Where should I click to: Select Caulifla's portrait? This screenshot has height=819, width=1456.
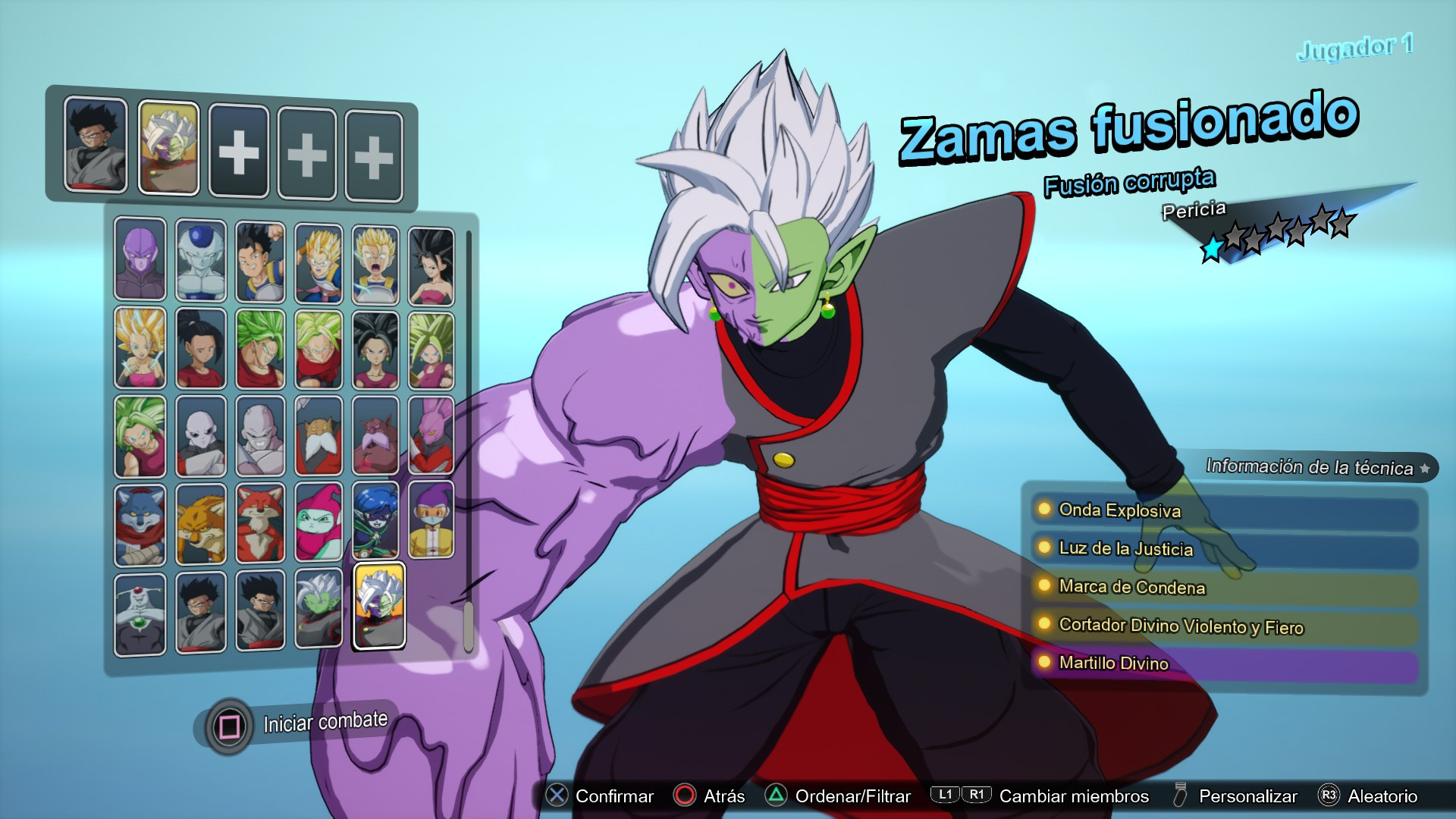436,258
